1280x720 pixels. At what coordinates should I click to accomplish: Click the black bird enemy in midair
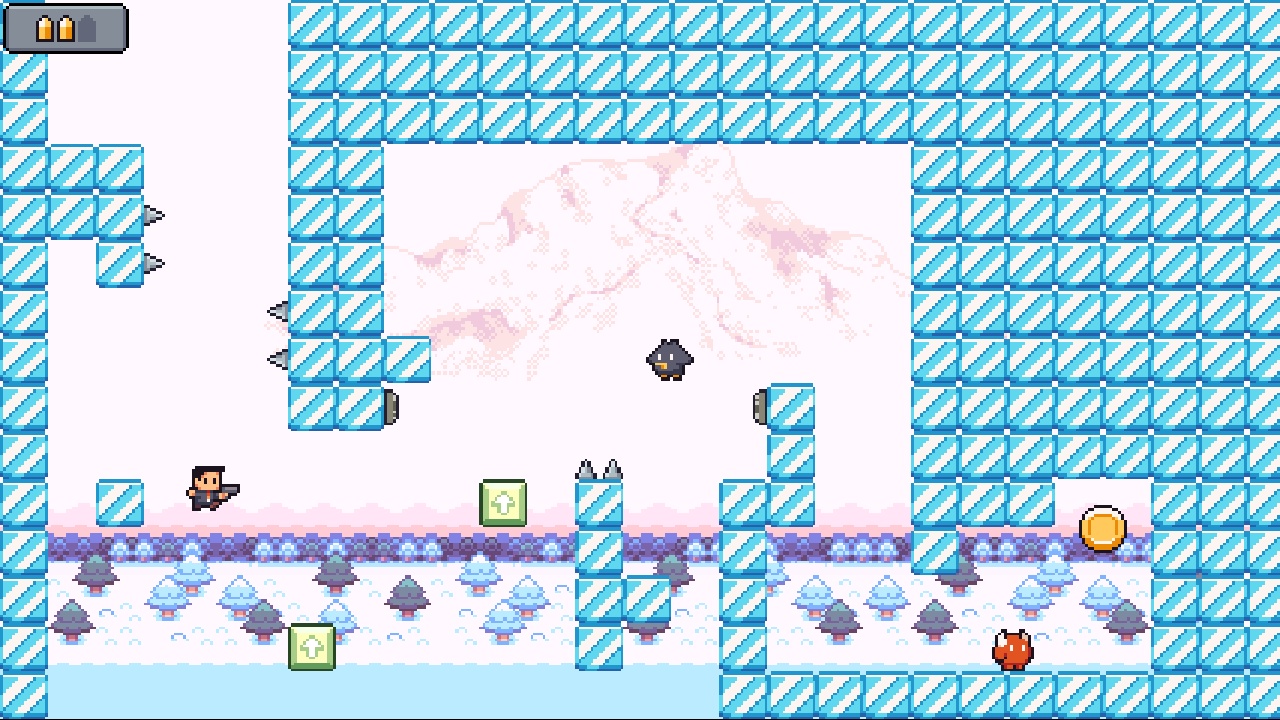668,358
